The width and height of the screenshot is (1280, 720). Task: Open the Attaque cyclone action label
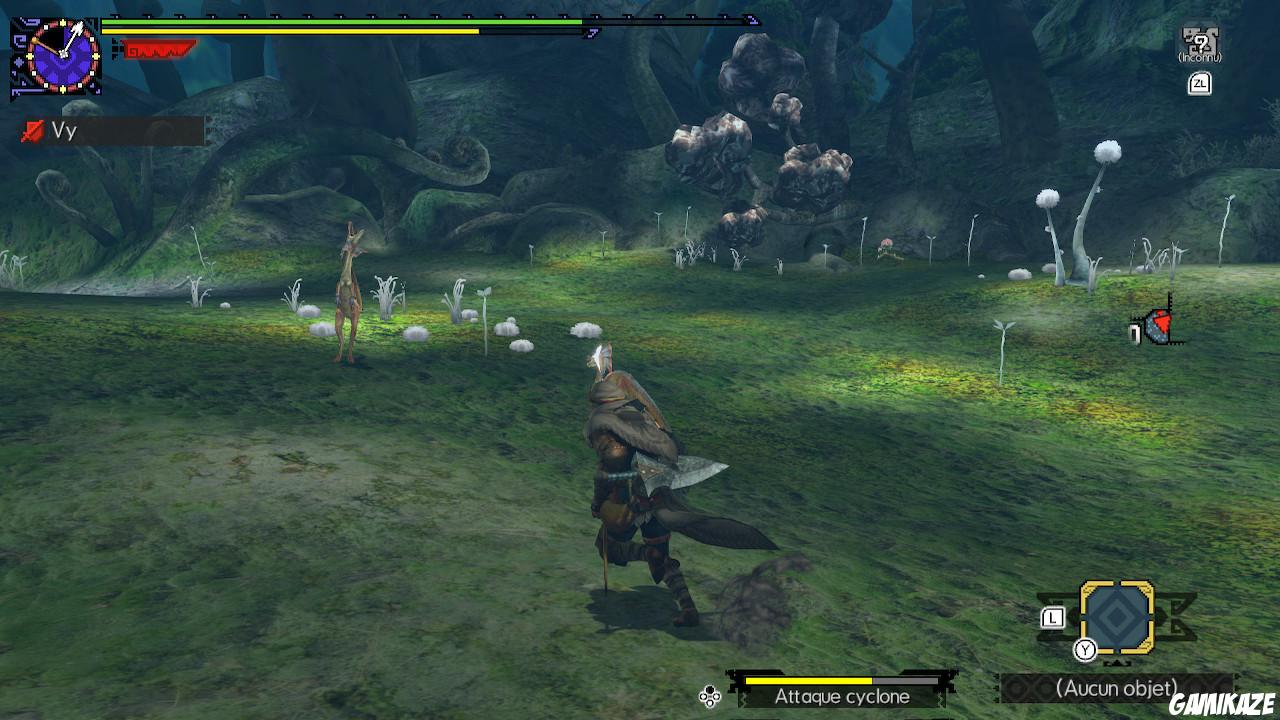842,697
